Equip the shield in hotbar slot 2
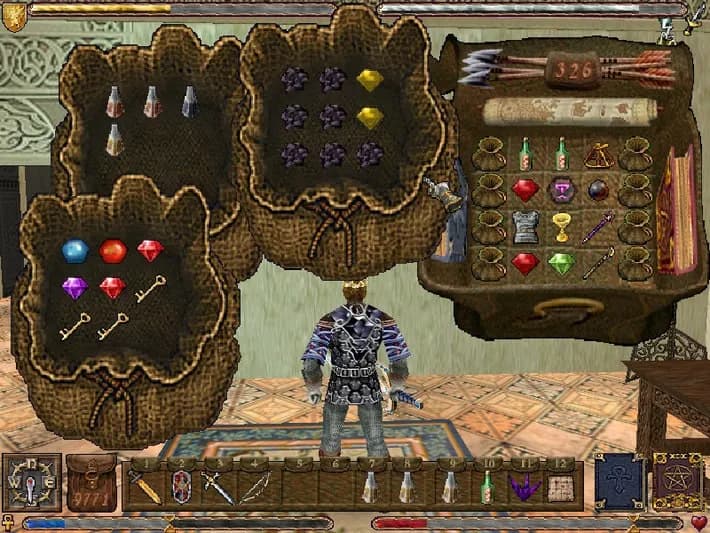This screenshot has height=533, width=710. click(x=182, y=487)
